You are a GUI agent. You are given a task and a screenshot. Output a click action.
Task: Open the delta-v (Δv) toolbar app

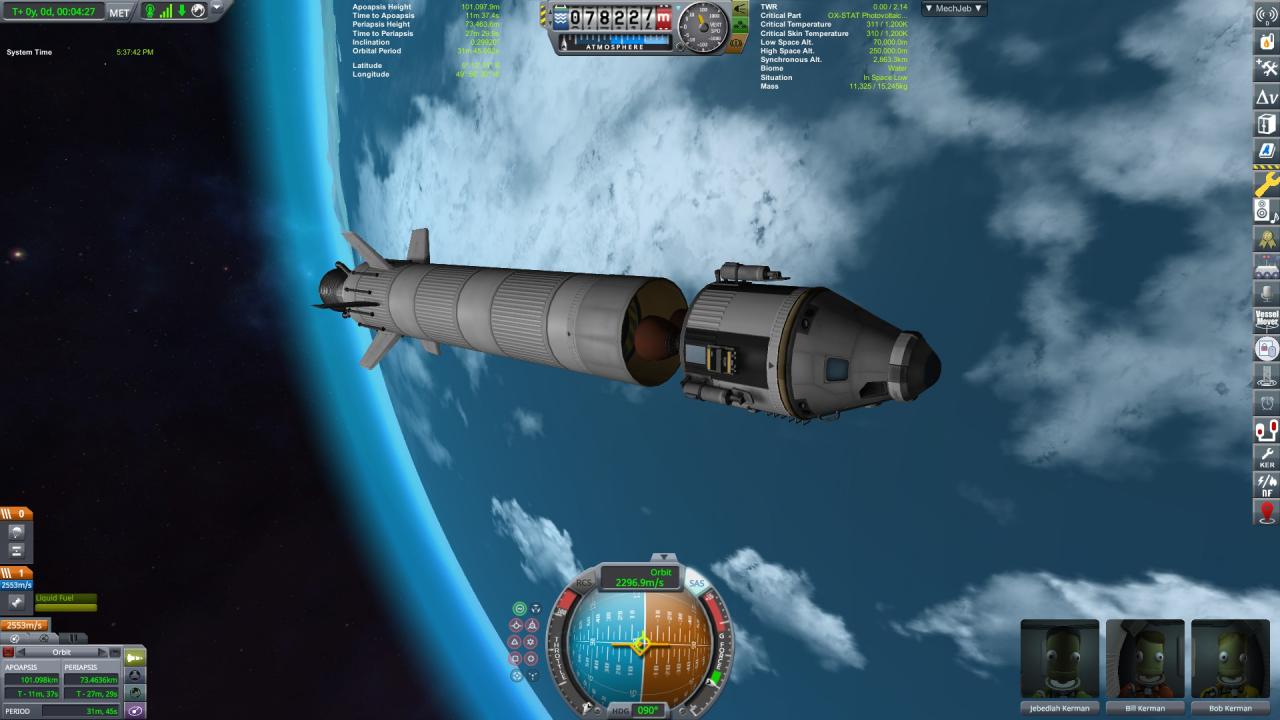pyautogui.click(x=1267, y=97)
